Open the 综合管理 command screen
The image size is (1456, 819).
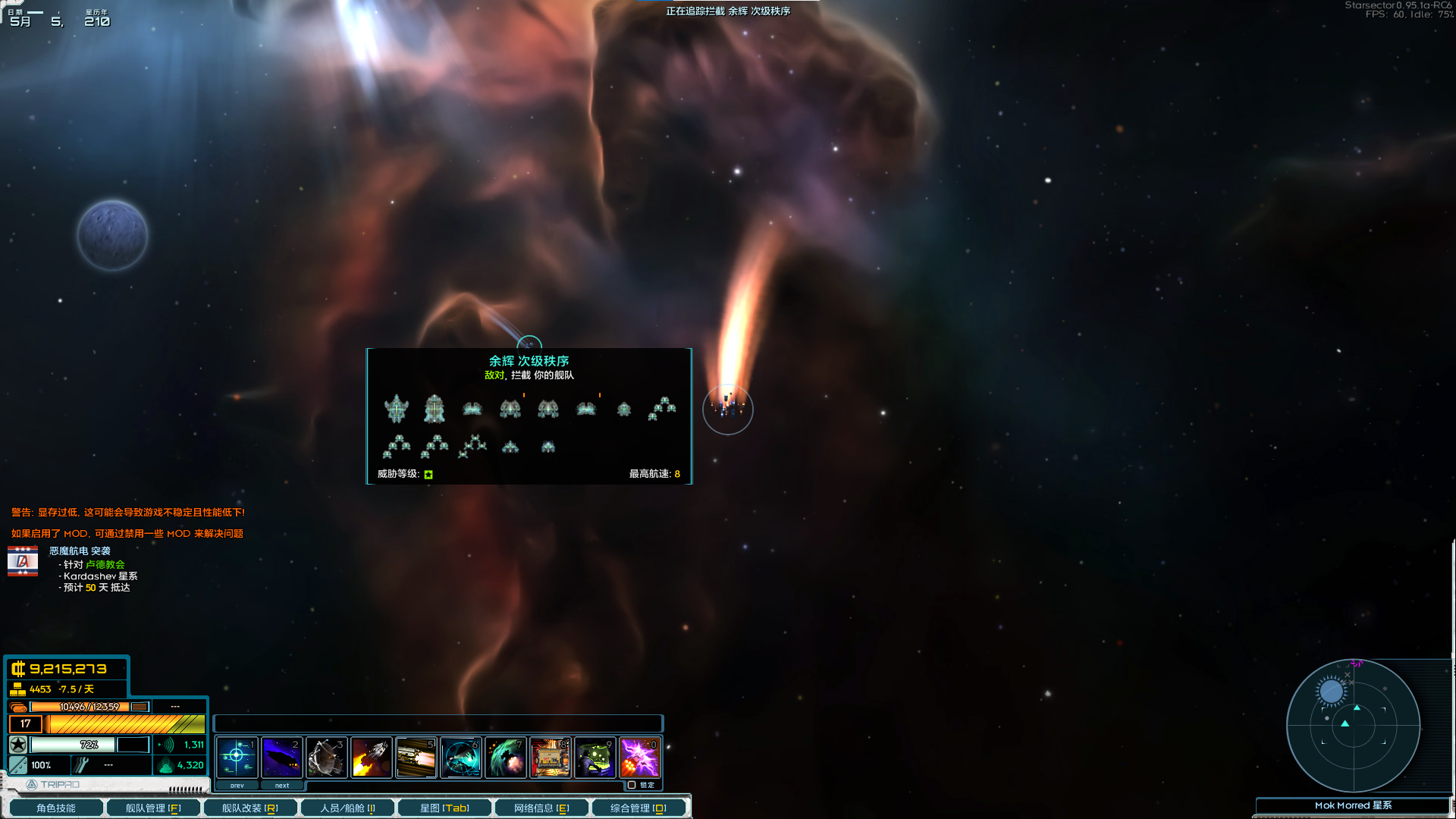pos(639,808)
